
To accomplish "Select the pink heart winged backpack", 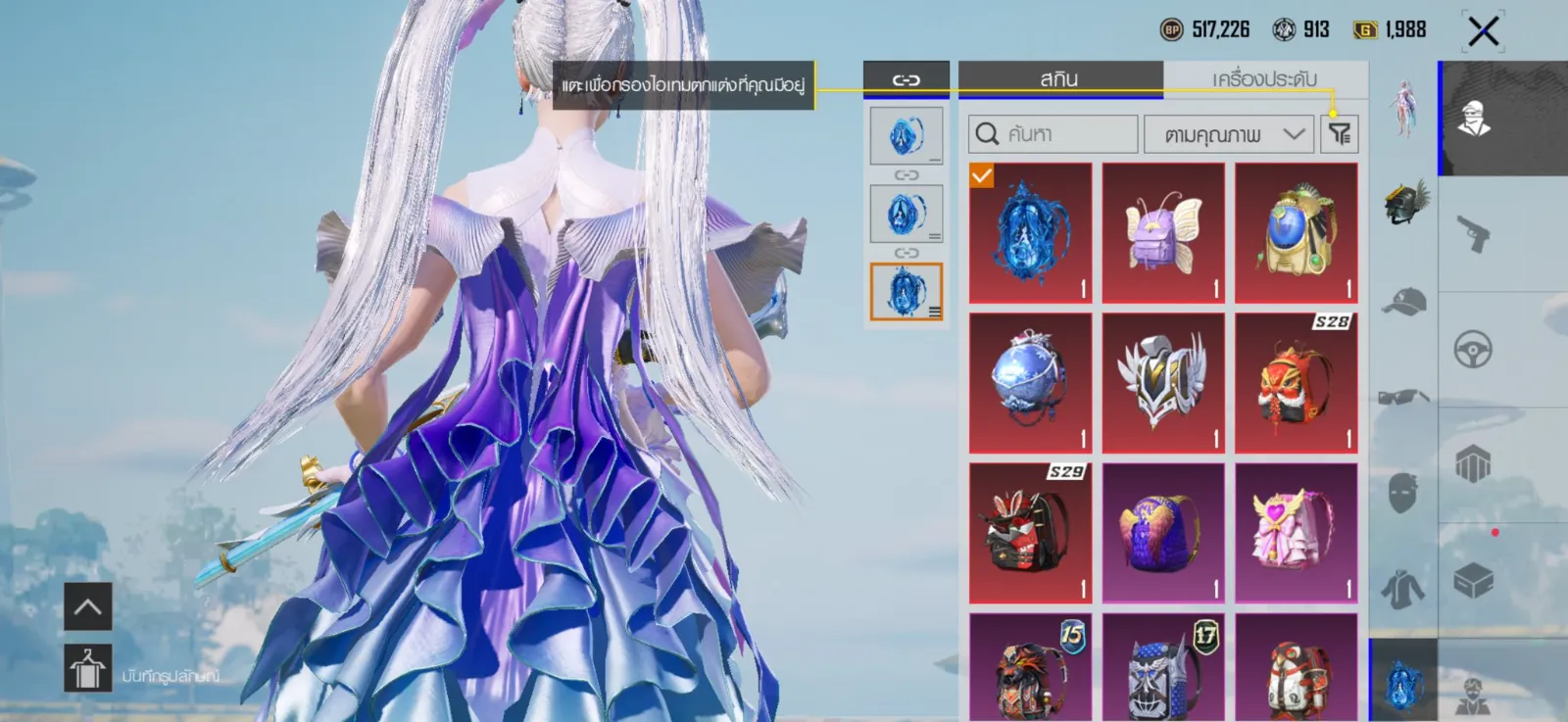I will tap(1296, 533).
